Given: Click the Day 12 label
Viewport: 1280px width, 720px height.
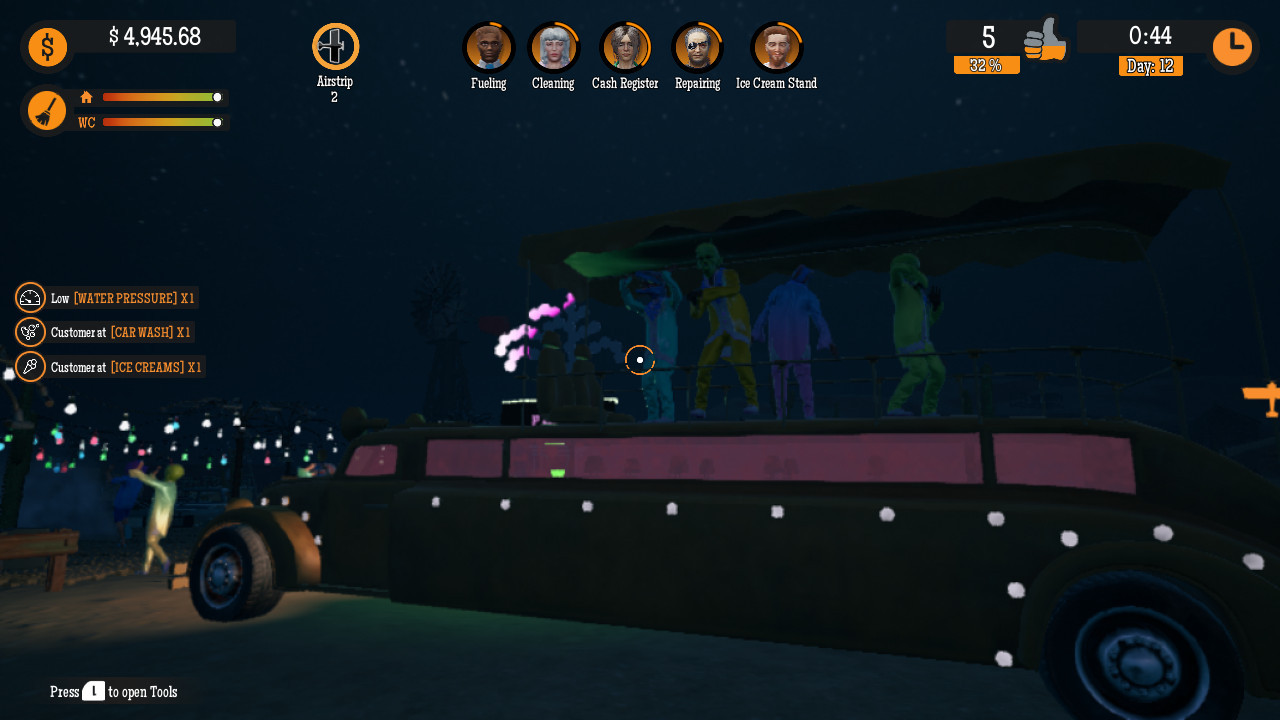Looking at the screenshot, I should 1150,66.
